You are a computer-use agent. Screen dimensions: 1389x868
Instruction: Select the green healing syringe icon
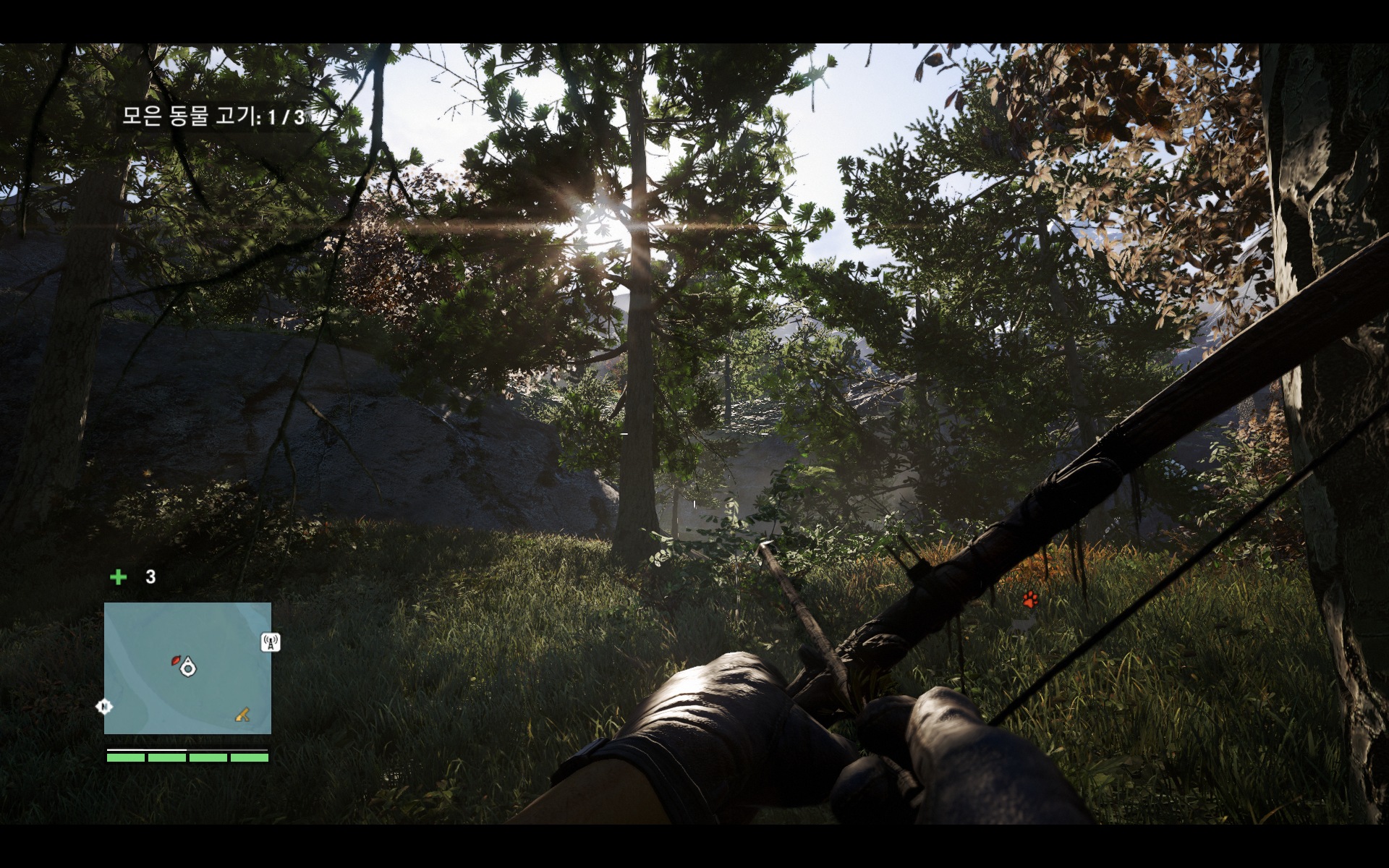coord(118,576)
